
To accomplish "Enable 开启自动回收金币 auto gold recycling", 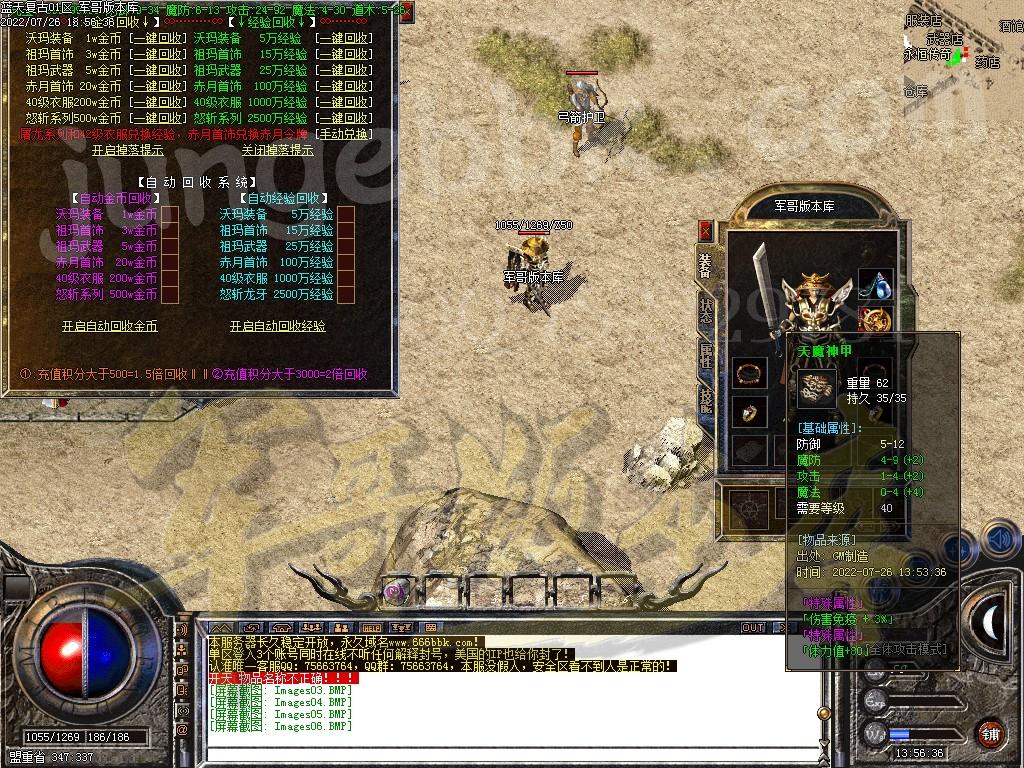I will pos(109,326).
